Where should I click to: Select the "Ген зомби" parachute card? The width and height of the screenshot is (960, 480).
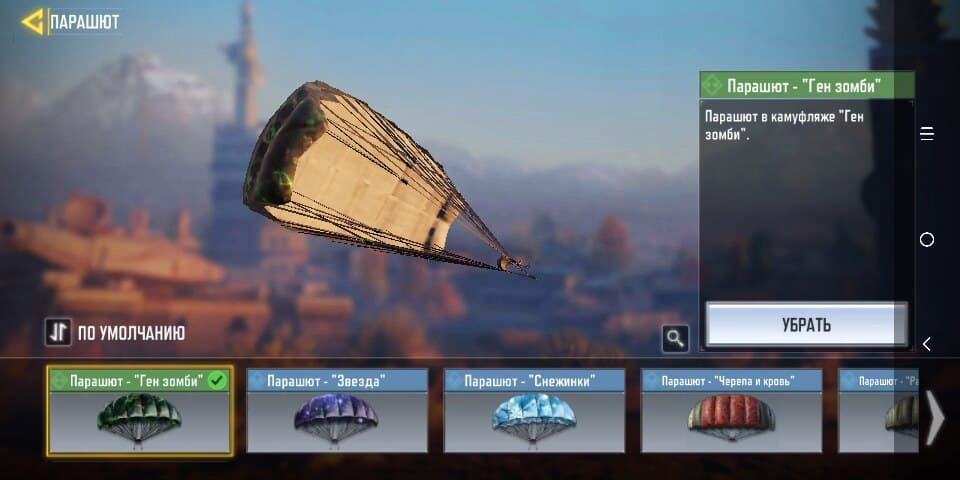click(x=139, y=412)
